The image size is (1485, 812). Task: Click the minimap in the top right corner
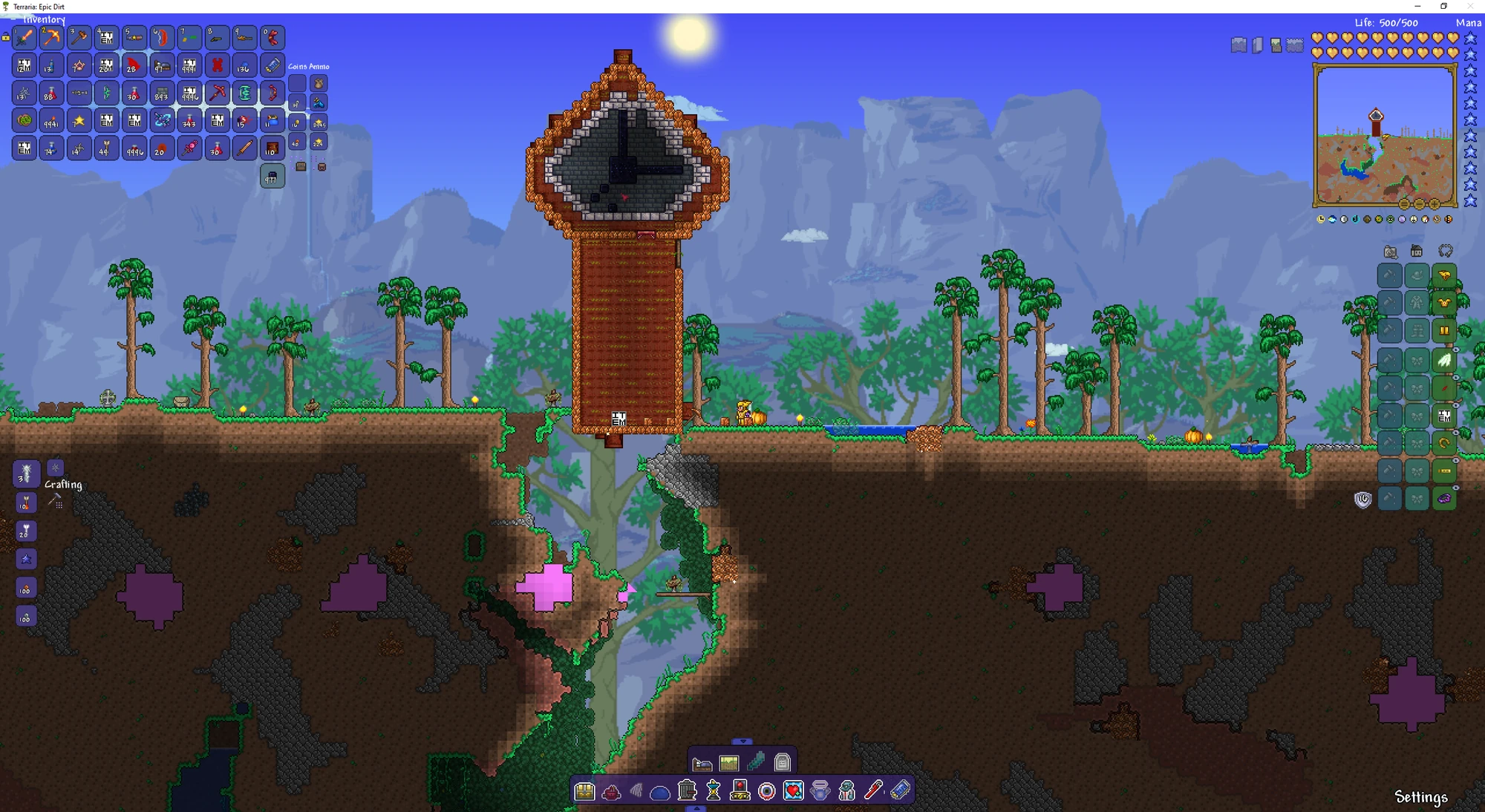[1383, 137]
